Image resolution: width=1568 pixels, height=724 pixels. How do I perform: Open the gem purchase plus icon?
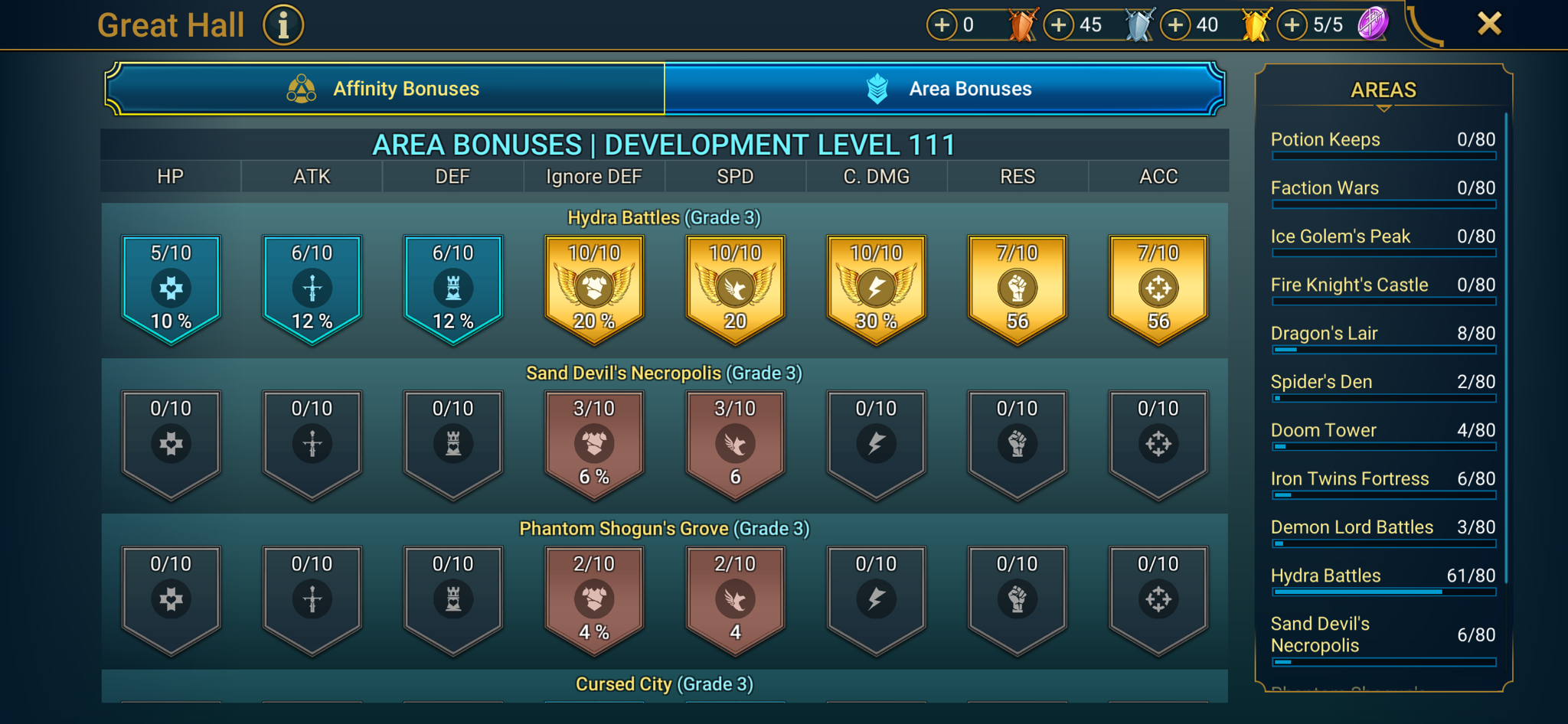click(1292, 24)
